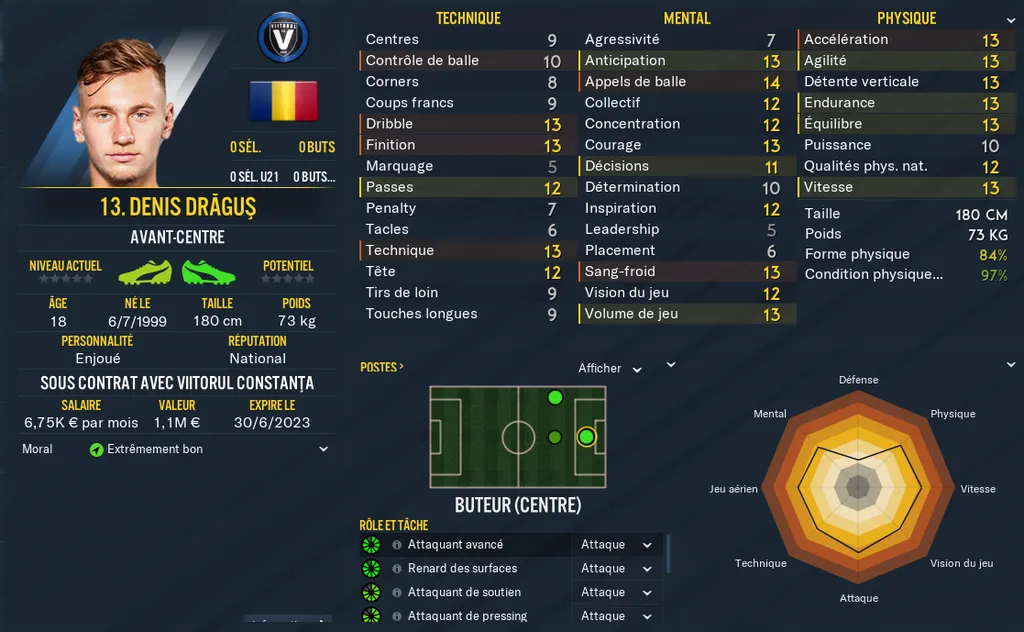Select the wide right position dot on pitch

(x=555, y=398)
